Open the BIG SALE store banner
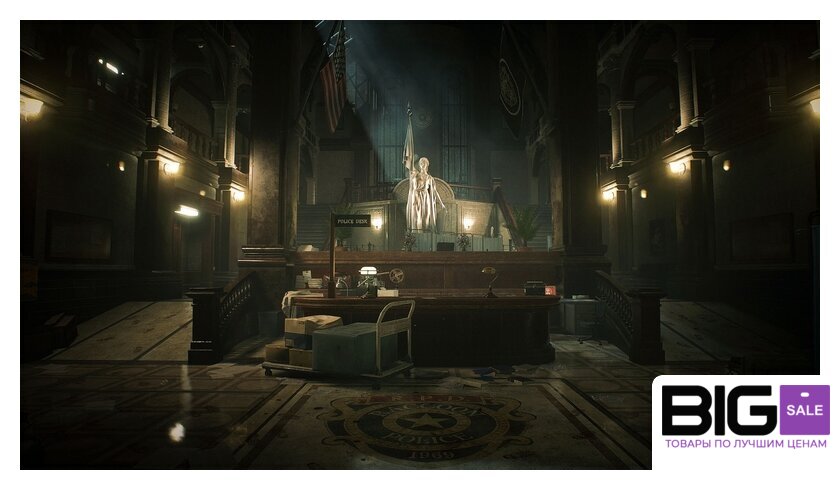Image resolution: width=840 pixels, height=490 pixels. point(744,420)
